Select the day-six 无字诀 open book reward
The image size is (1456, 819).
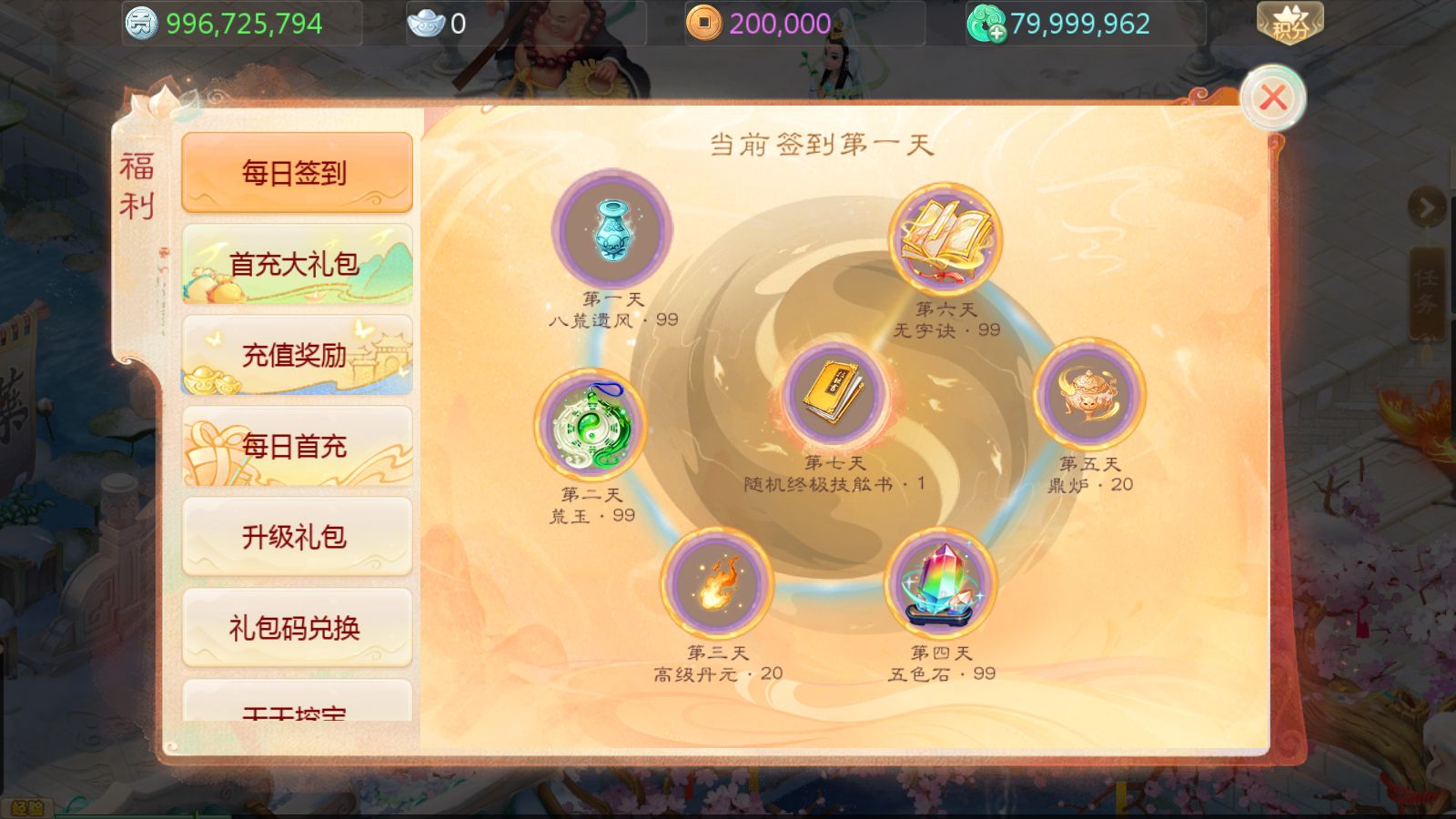click(945, 239)
